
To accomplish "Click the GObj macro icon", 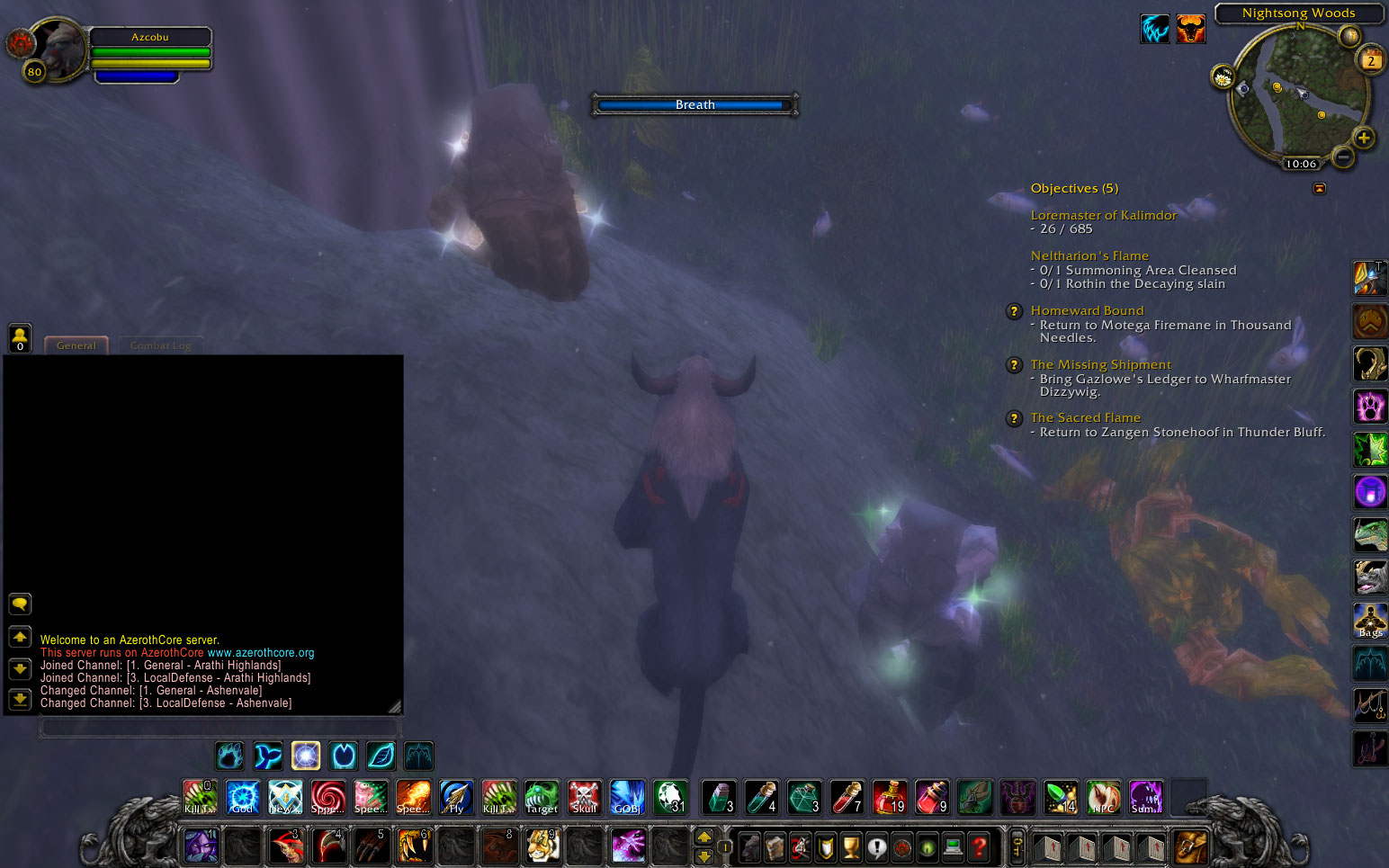I will tap(627, 797).
